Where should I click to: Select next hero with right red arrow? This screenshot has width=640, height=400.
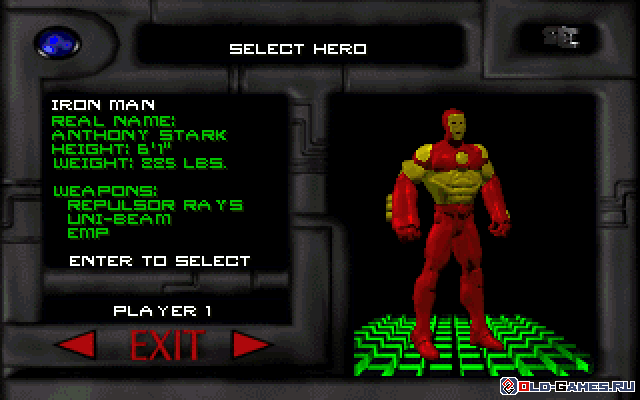pyautogui.click(x=252, y=346)
